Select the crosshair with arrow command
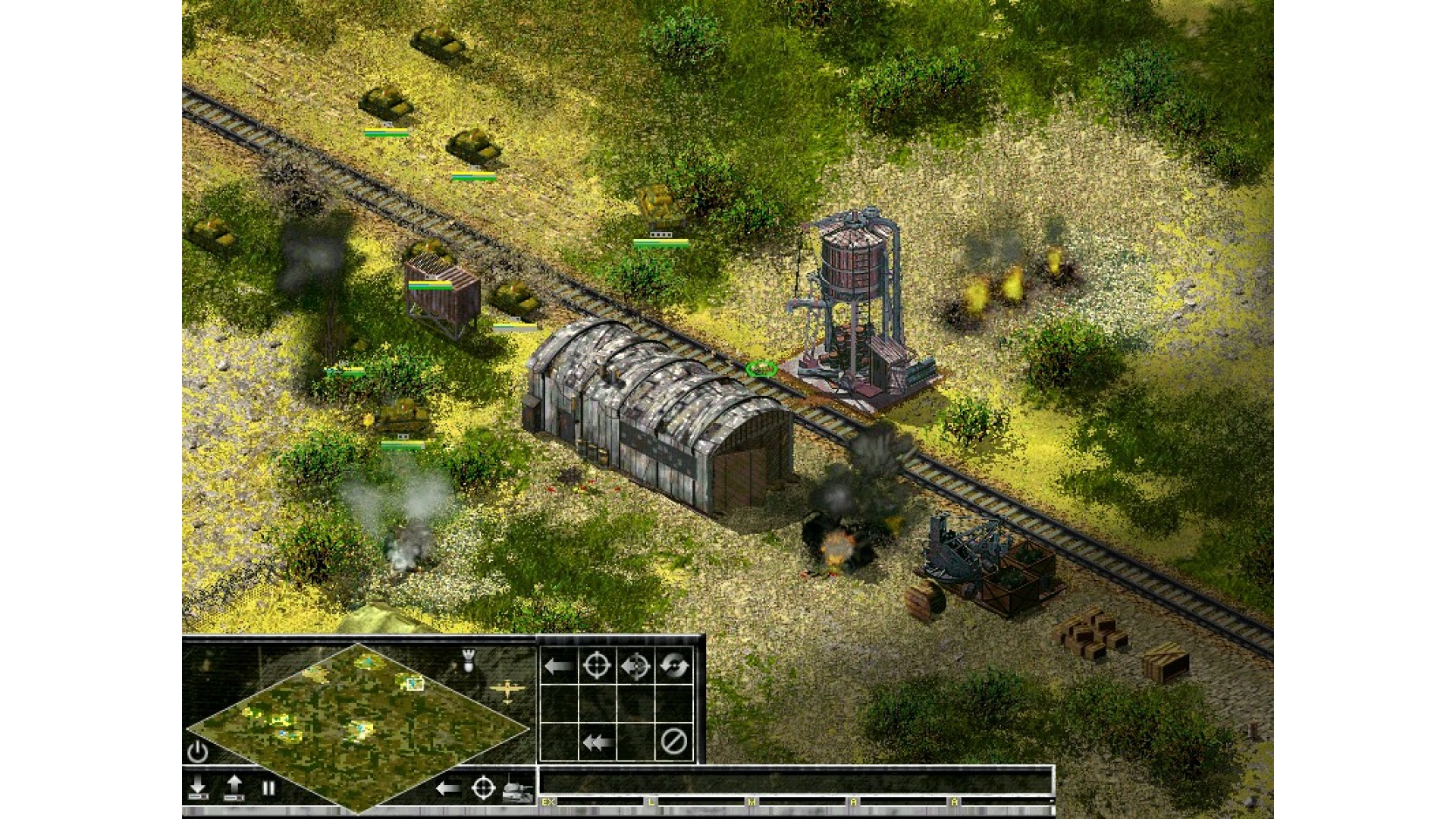The height and width of the screenshot is (819, 1456). point(635,667)
